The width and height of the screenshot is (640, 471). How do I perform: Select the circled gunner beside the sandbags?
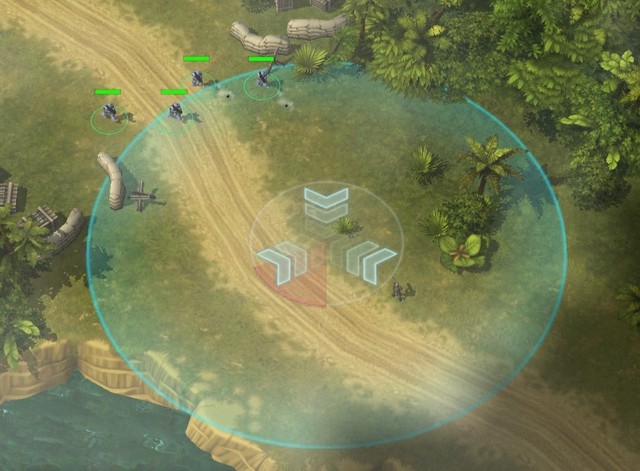pos(262,78)
